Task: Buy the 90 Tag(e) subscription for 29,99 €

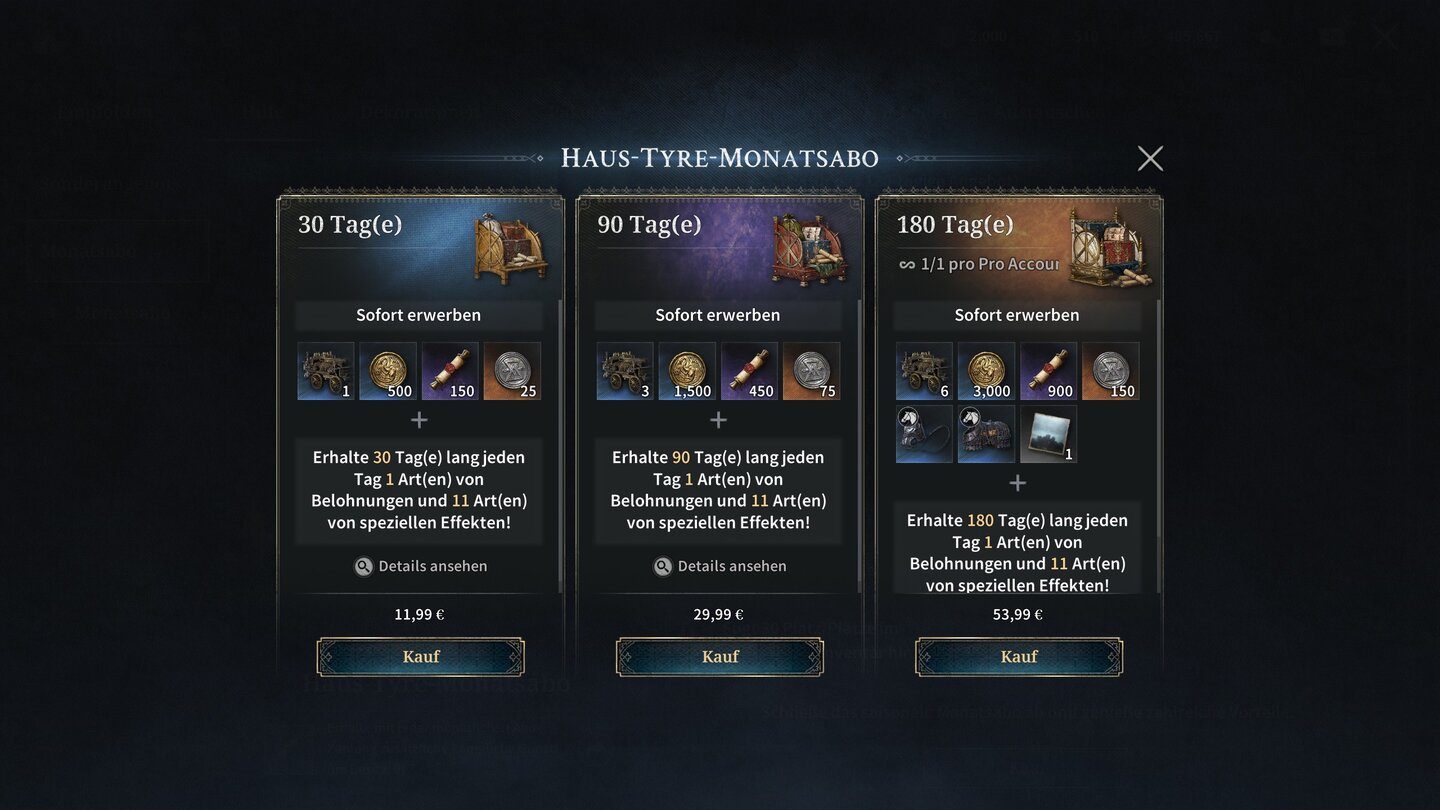Action: [x=719, y=657]
